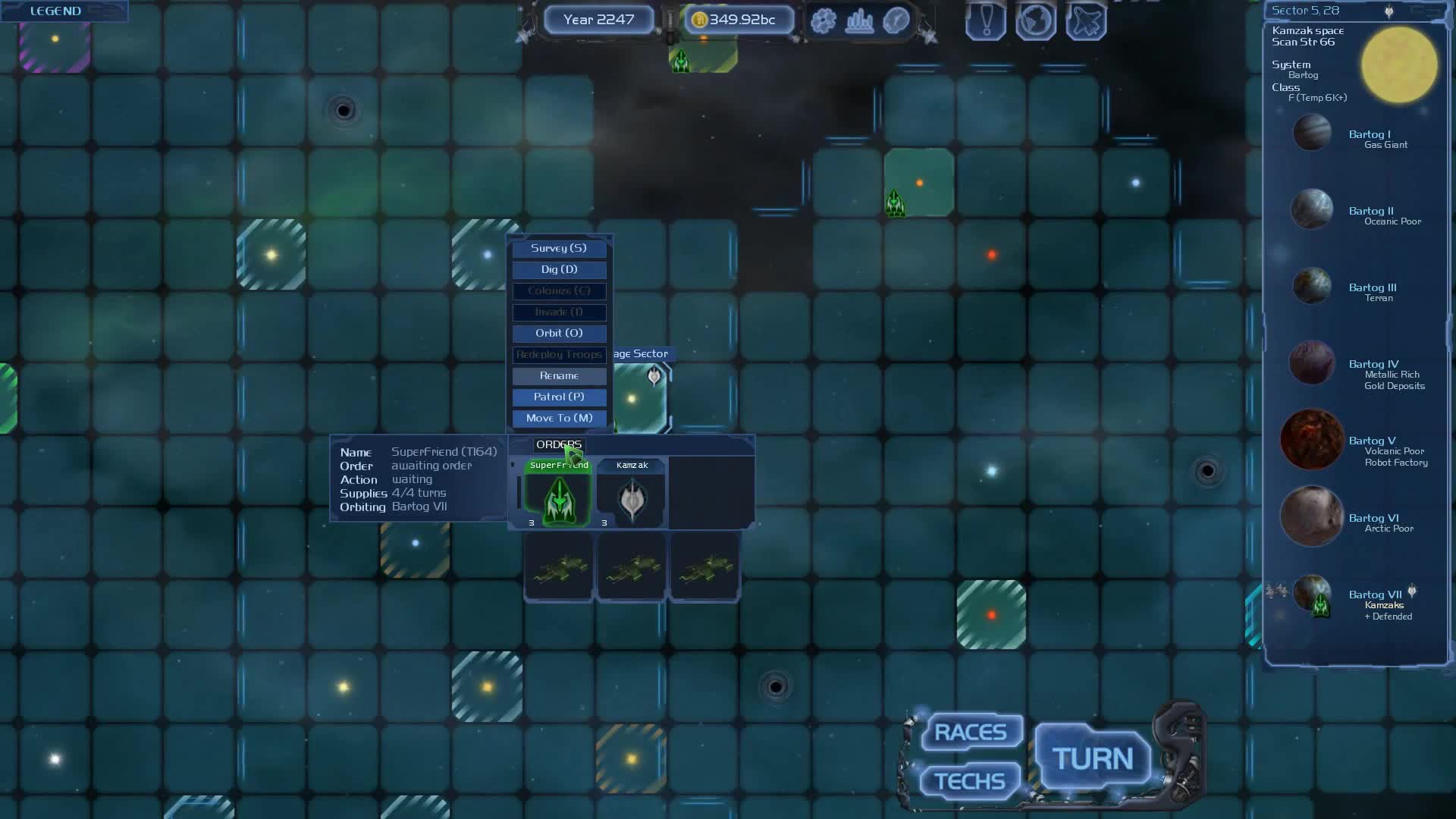Click the bar chart empire statistics icon
Screen dimensions: 1456x819
coord(860,20)
